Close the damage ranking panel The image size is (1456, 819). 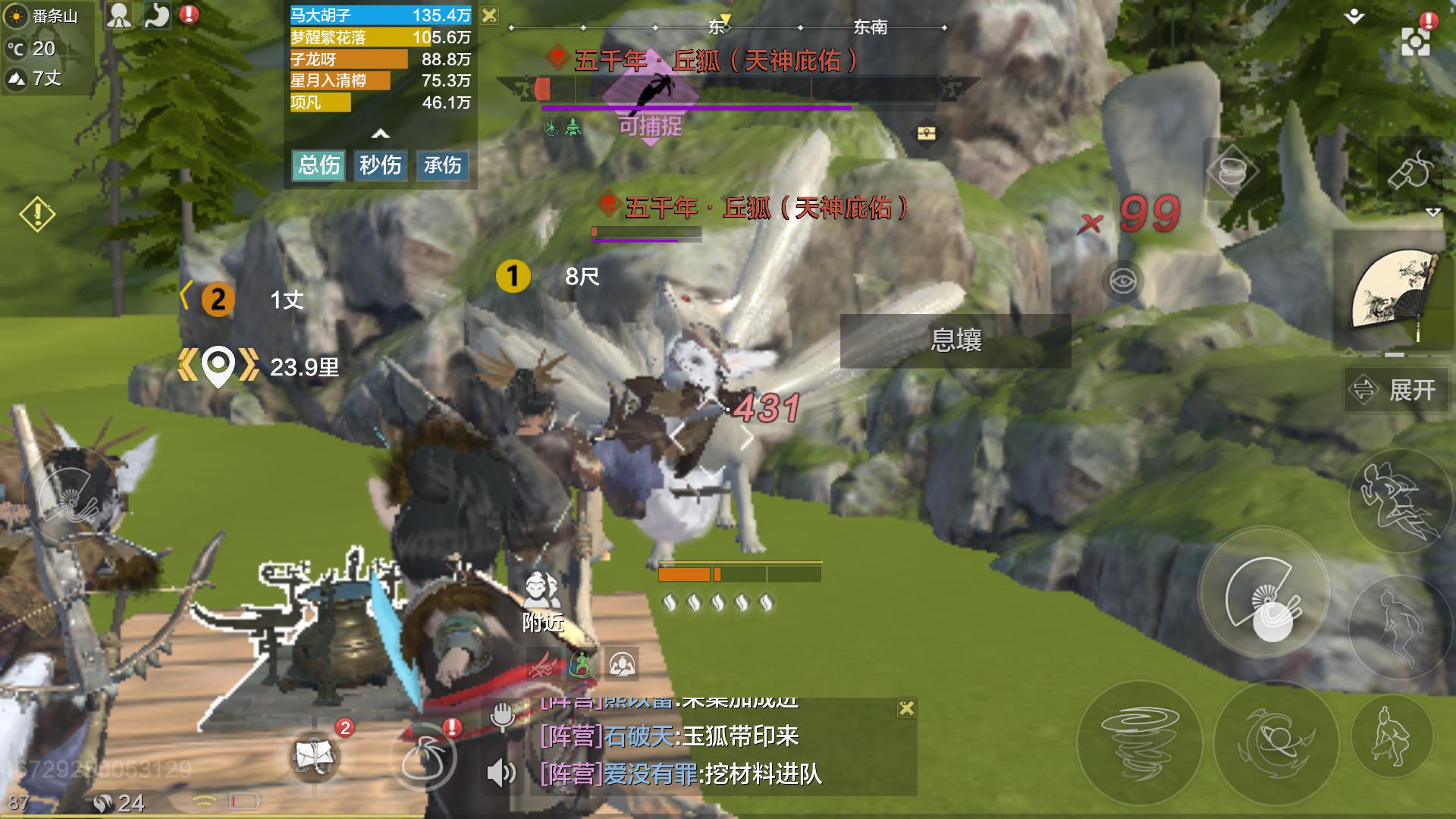pos(490,15)
